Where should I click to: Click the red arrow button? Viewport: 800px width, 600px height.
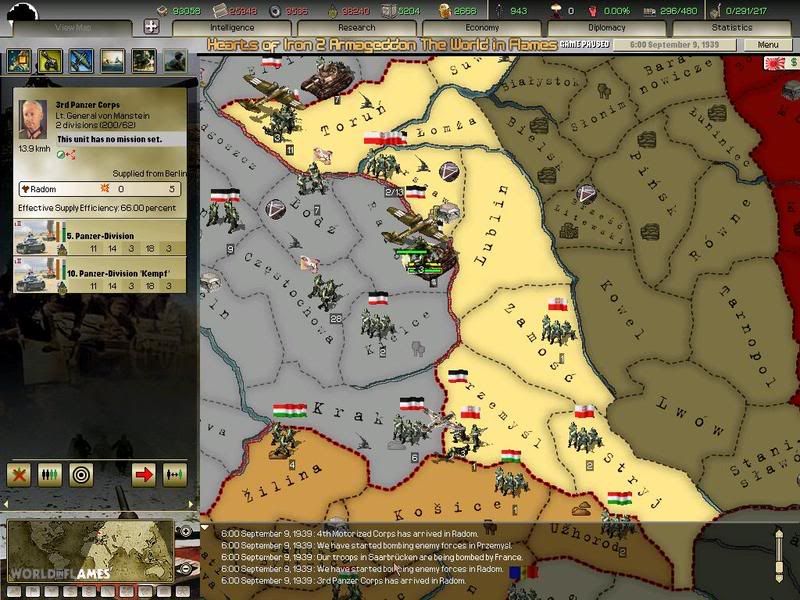pyautogui.click(x=143, y=474)
